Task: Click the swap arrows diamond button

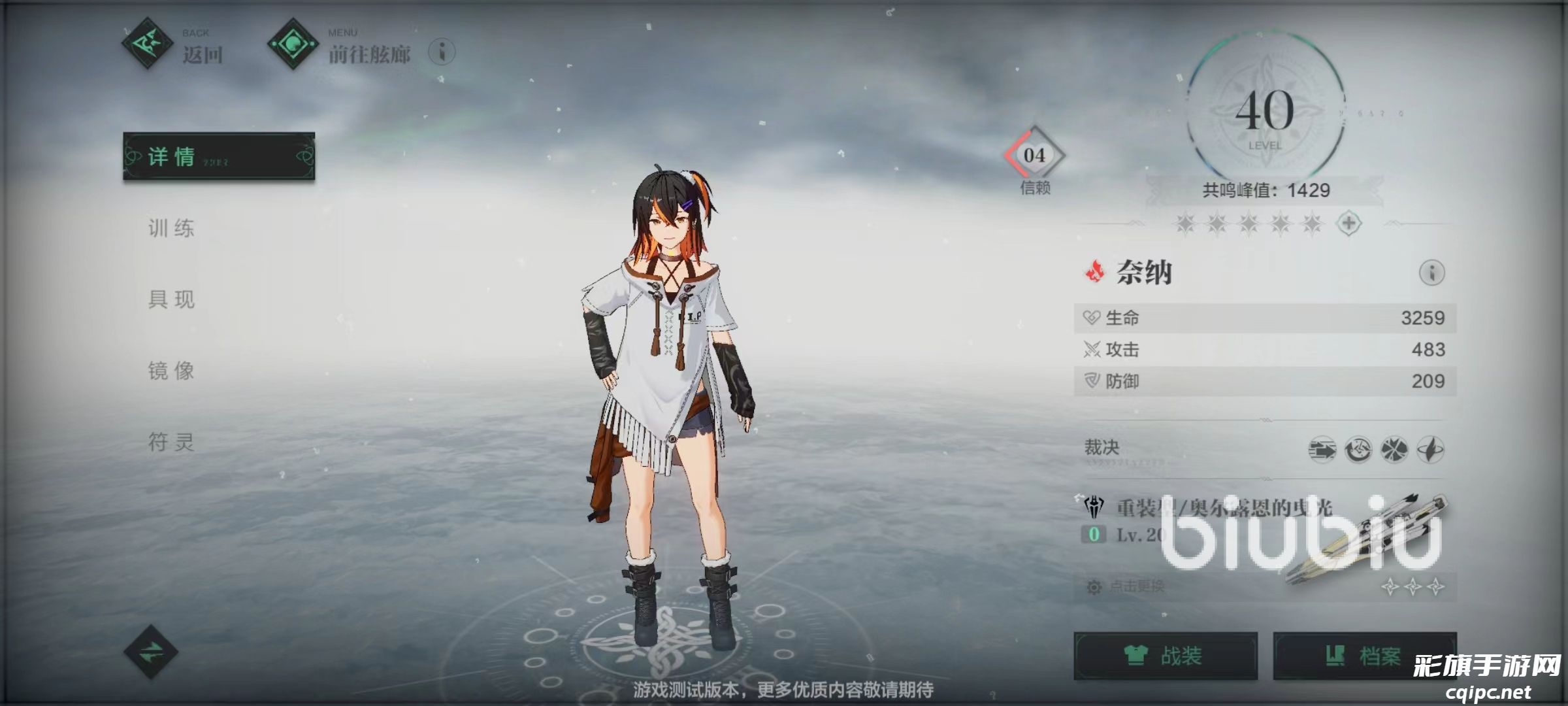Action: pos(151,651)
